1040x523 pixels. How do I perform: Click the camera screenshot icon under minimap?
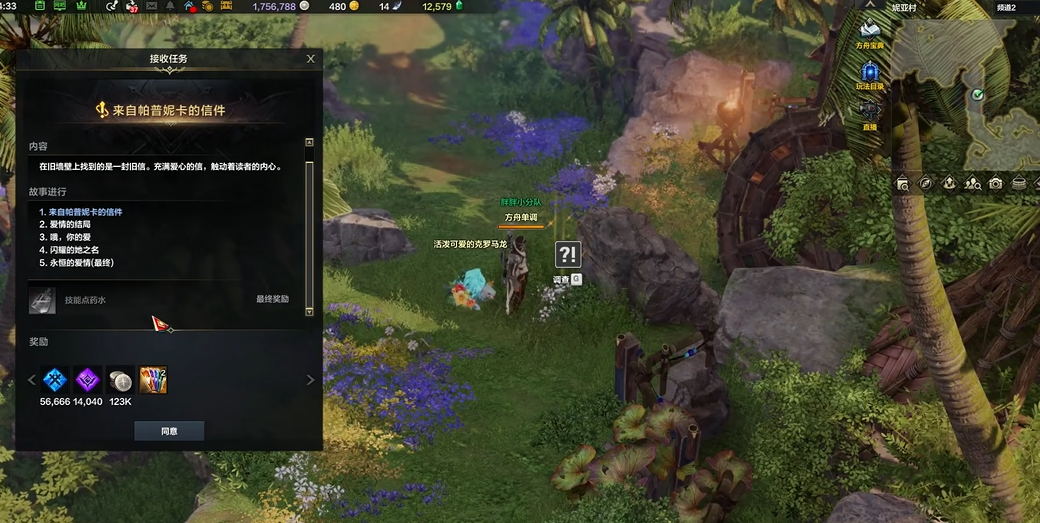[995, 183]
